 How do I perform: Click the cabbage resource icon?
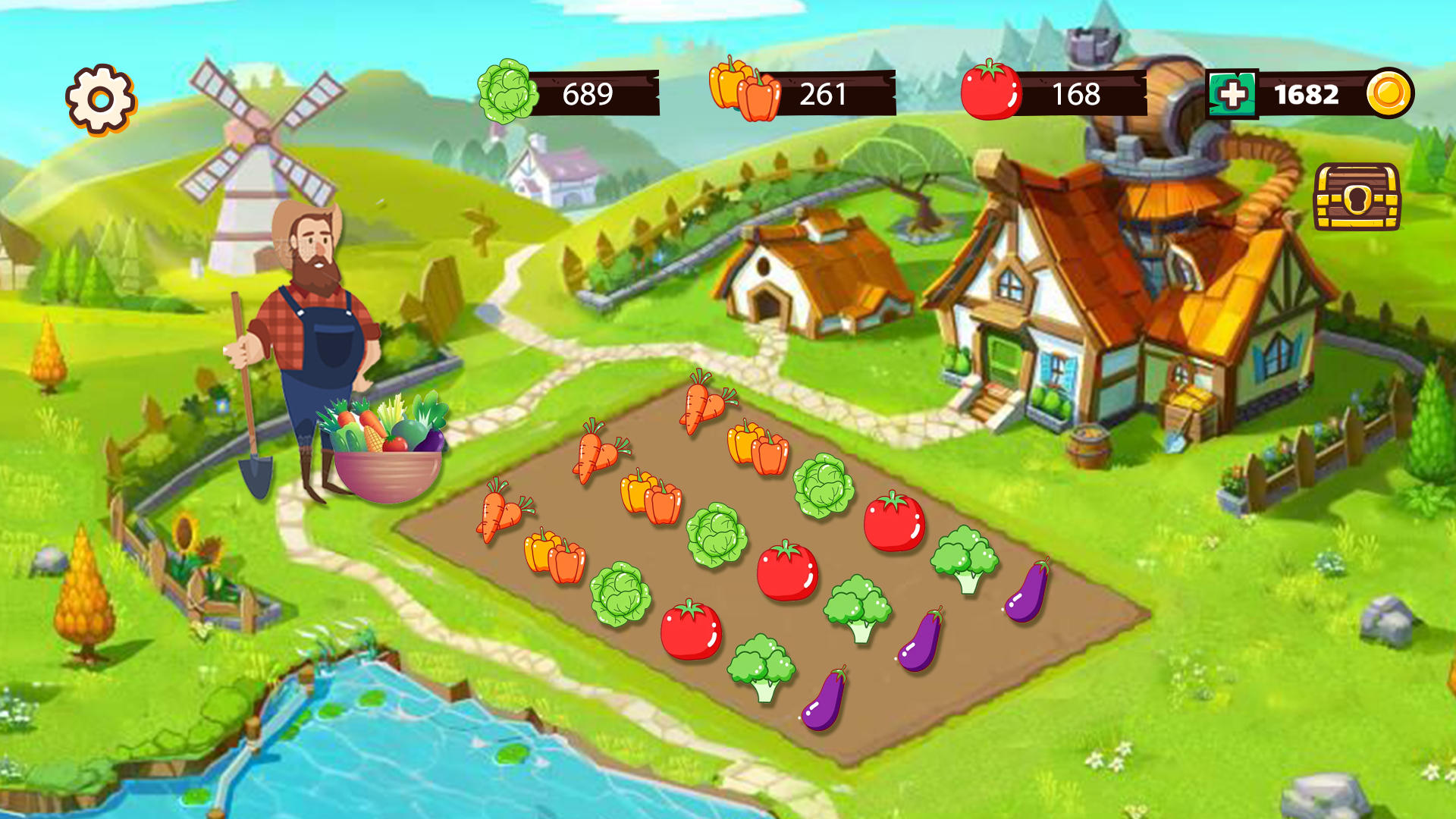pos(507,91)
